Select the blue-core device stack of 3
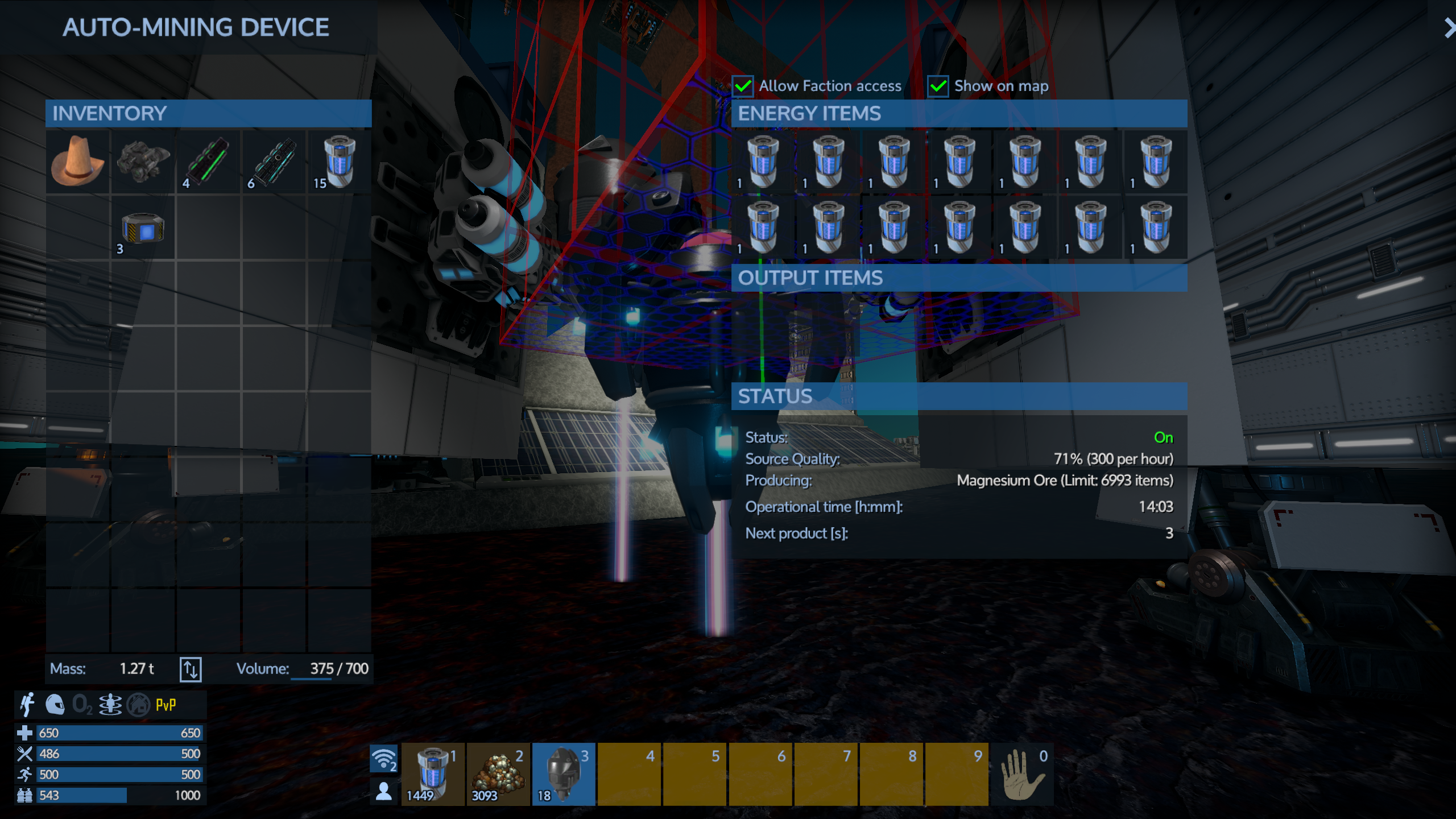Image resolution: width=1456 pixels, height=819 pixels. (x=143, y=228)
